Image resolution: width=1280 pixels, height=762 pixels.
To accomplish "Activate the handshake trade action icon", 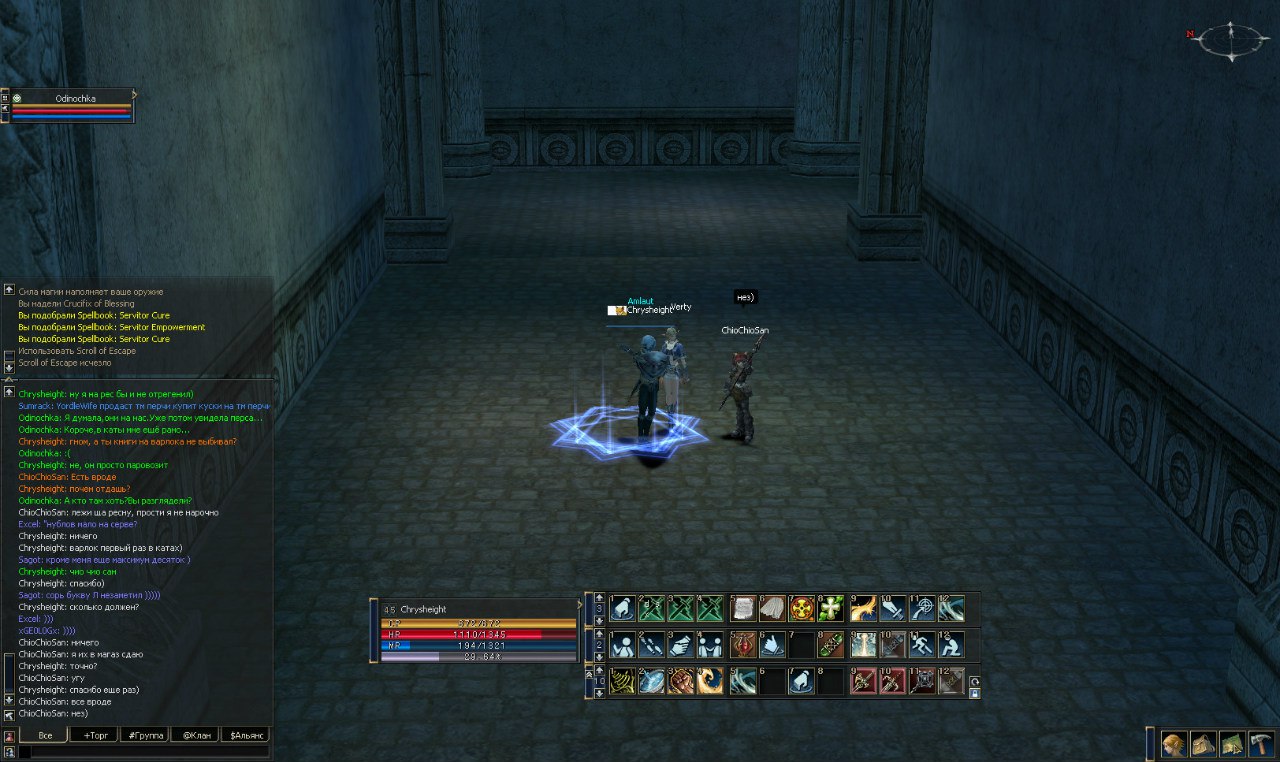I will pos(682,644).
